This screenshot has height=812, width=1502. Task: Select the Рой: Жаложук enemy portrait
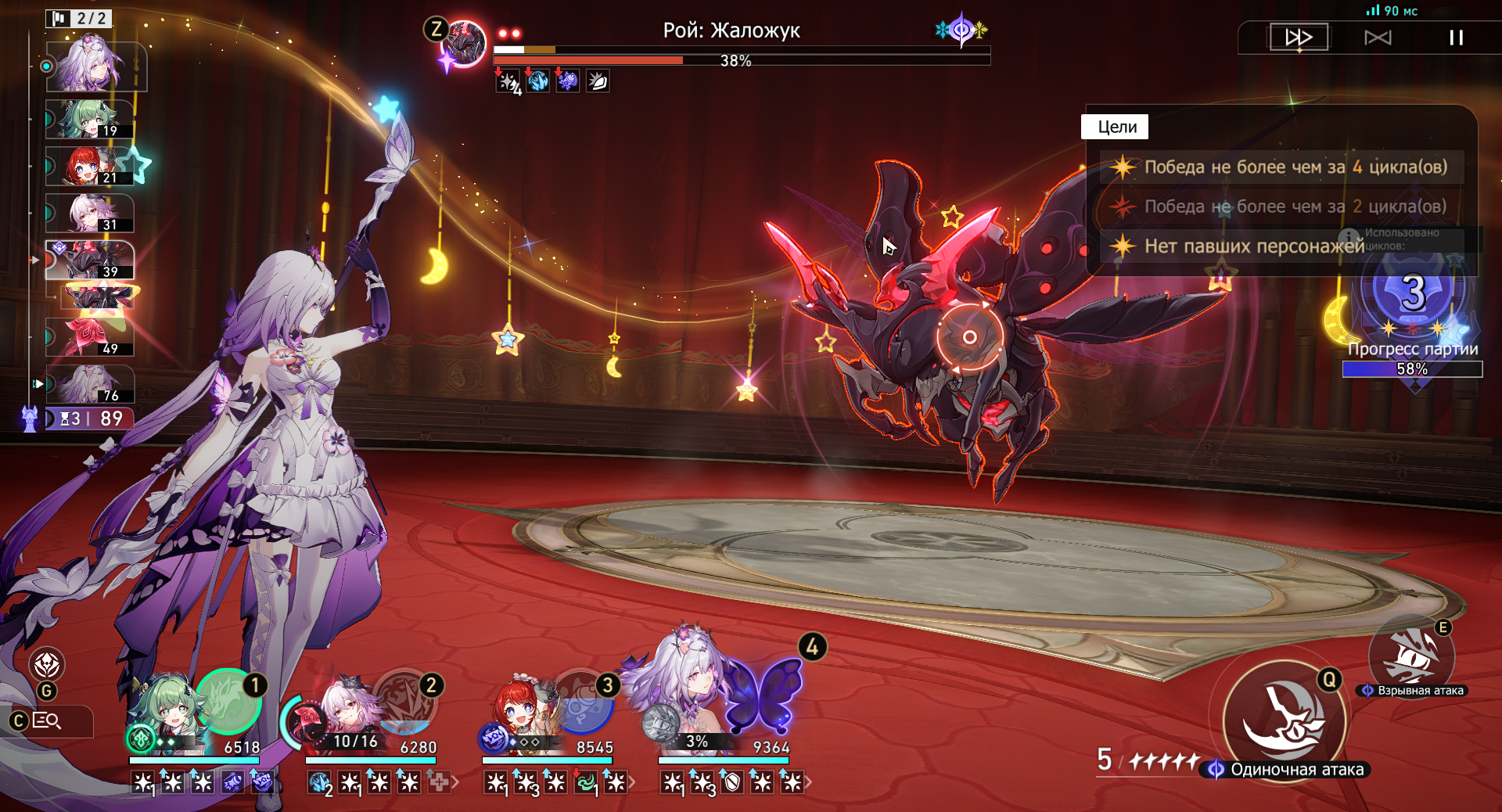click(x=464, y=42)
